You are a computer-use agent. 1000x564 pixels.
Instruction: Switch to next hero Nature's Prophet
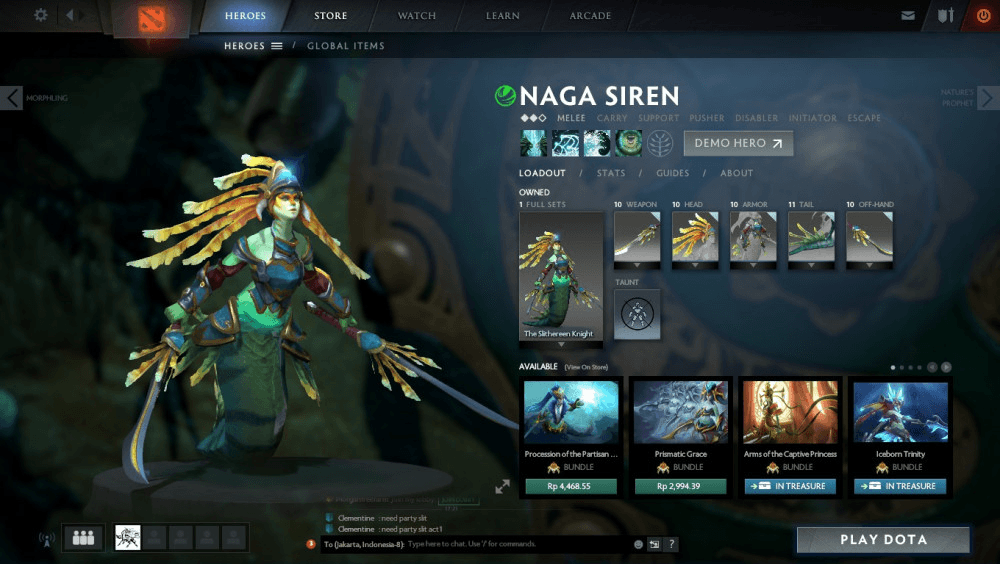tap(987, 98)
